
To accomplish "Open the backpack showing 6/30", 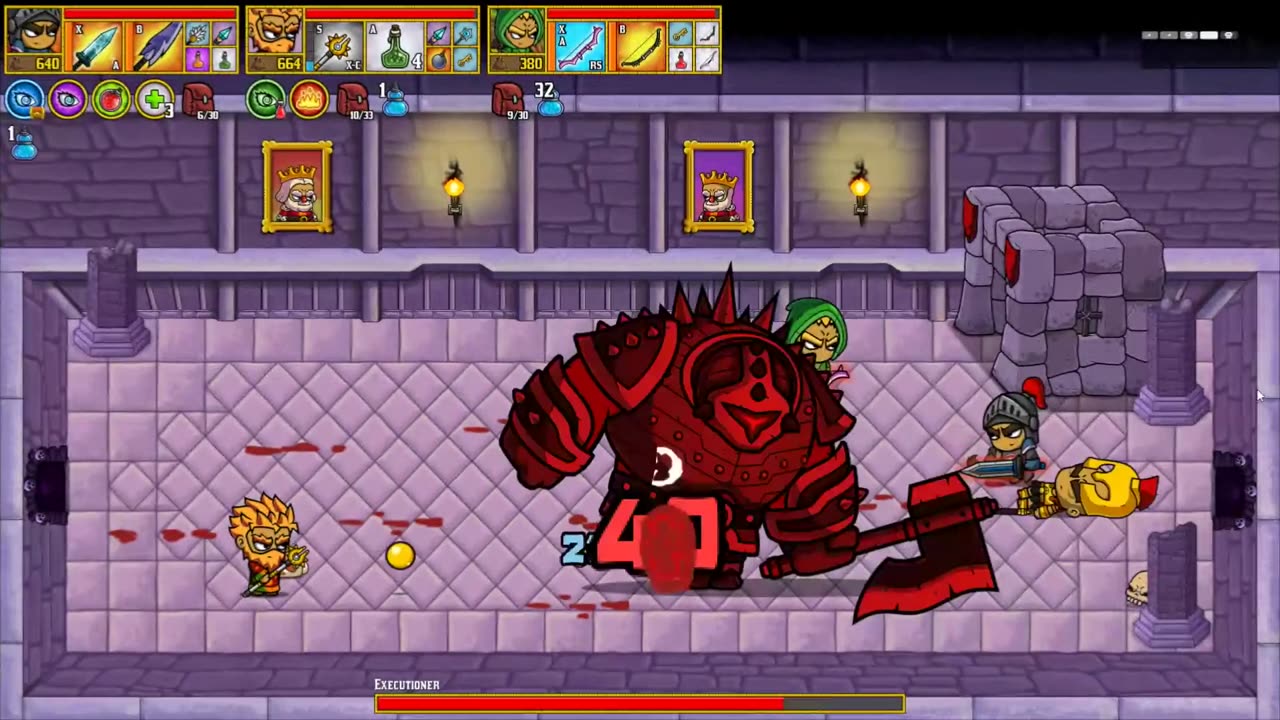I will [198, 99].
